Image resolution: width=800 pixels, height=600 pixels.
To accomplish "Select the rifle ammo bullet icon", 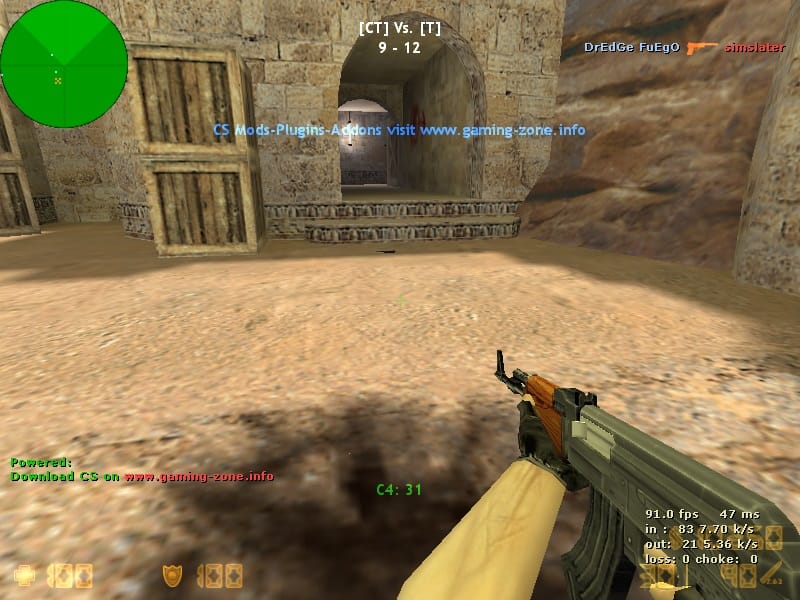I will pyautogui.click(x=771, y=575).
